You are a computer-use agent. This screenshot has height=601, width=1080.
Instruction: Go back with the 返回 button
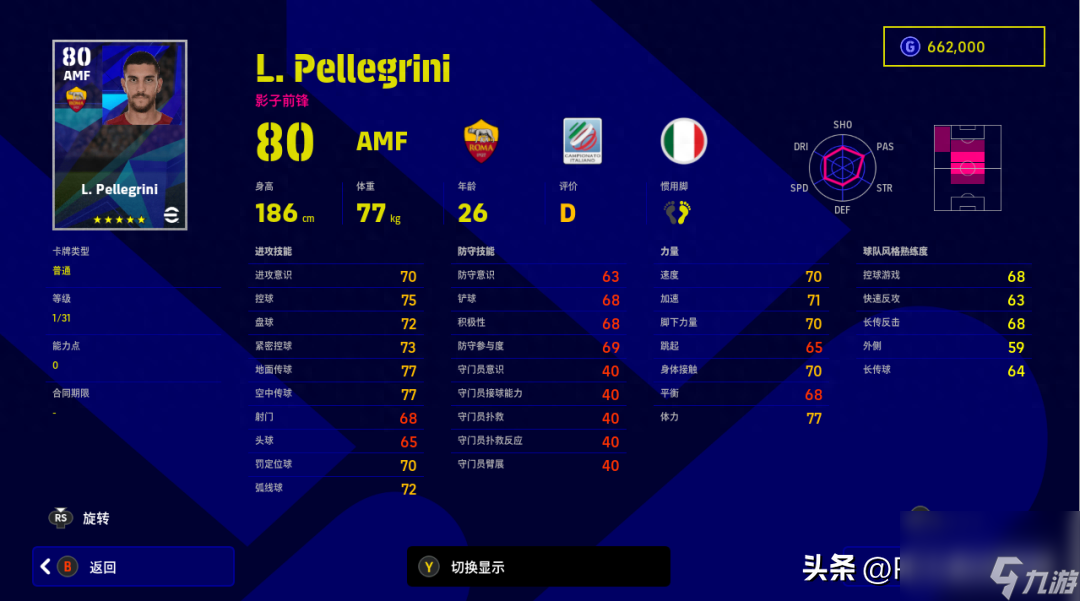[x=133, y=567]
